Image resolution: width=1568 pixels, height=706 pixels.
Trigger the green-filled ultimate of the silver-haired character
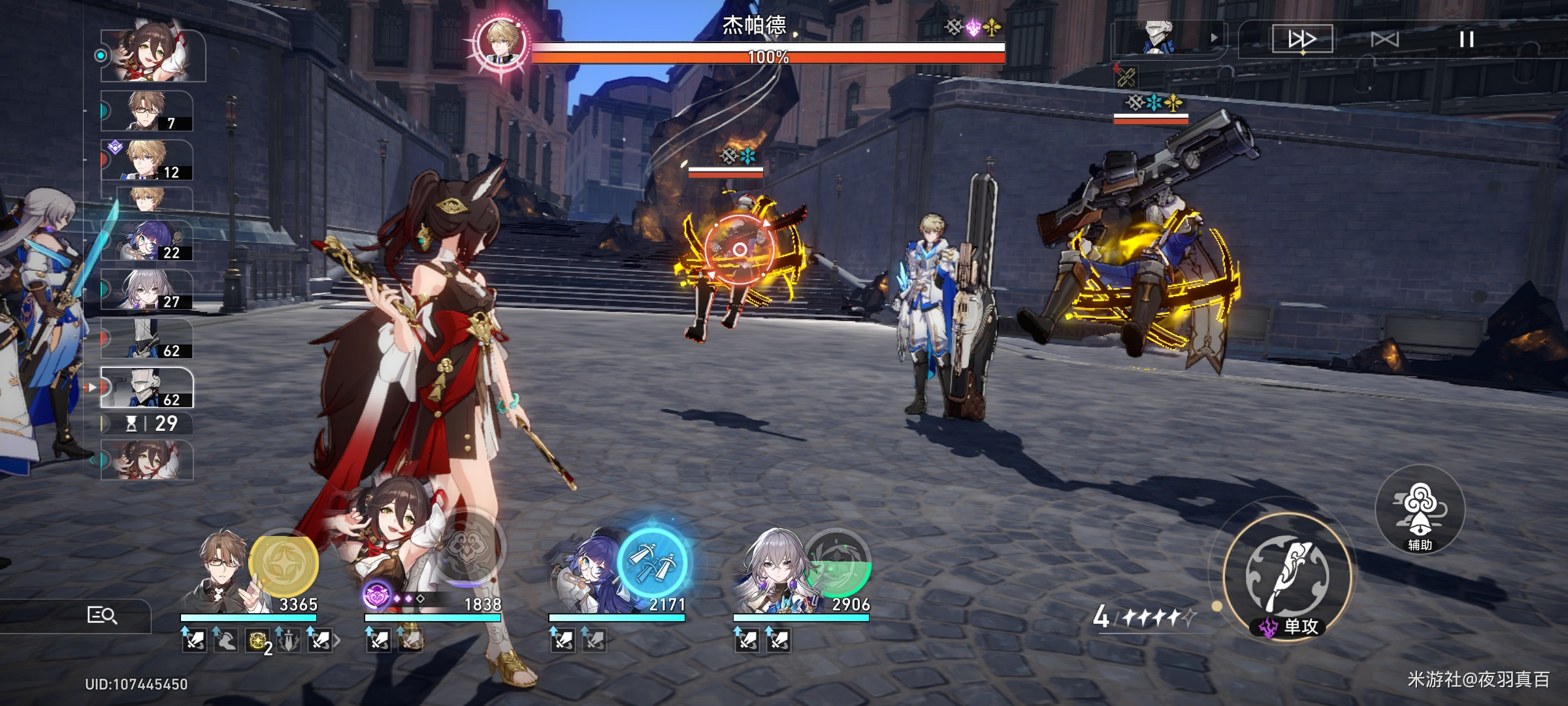(838, 563)
